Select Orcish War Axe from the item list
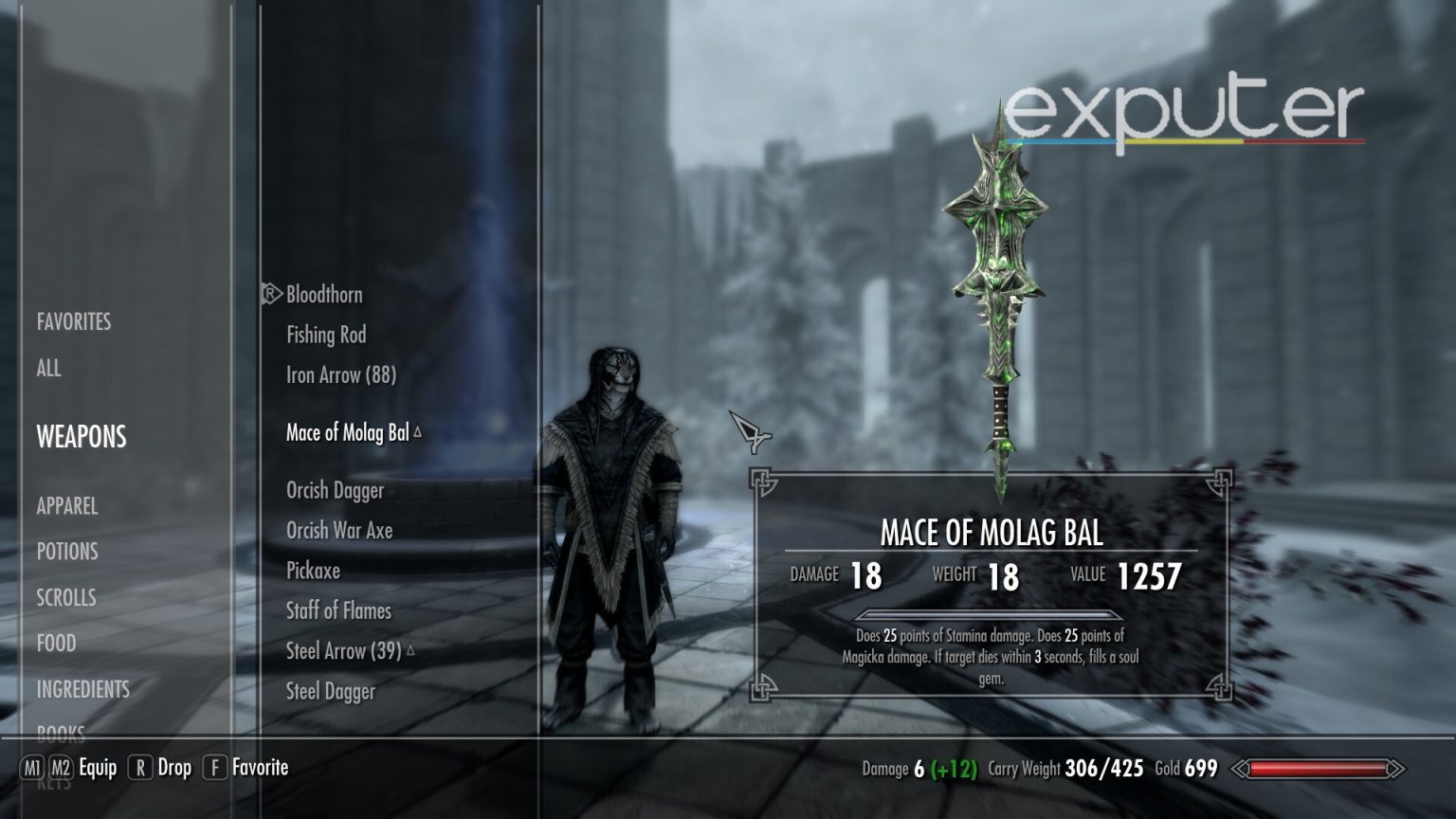Image resolution: width=1456 pixels, height=819 pixels. point(339,531)
